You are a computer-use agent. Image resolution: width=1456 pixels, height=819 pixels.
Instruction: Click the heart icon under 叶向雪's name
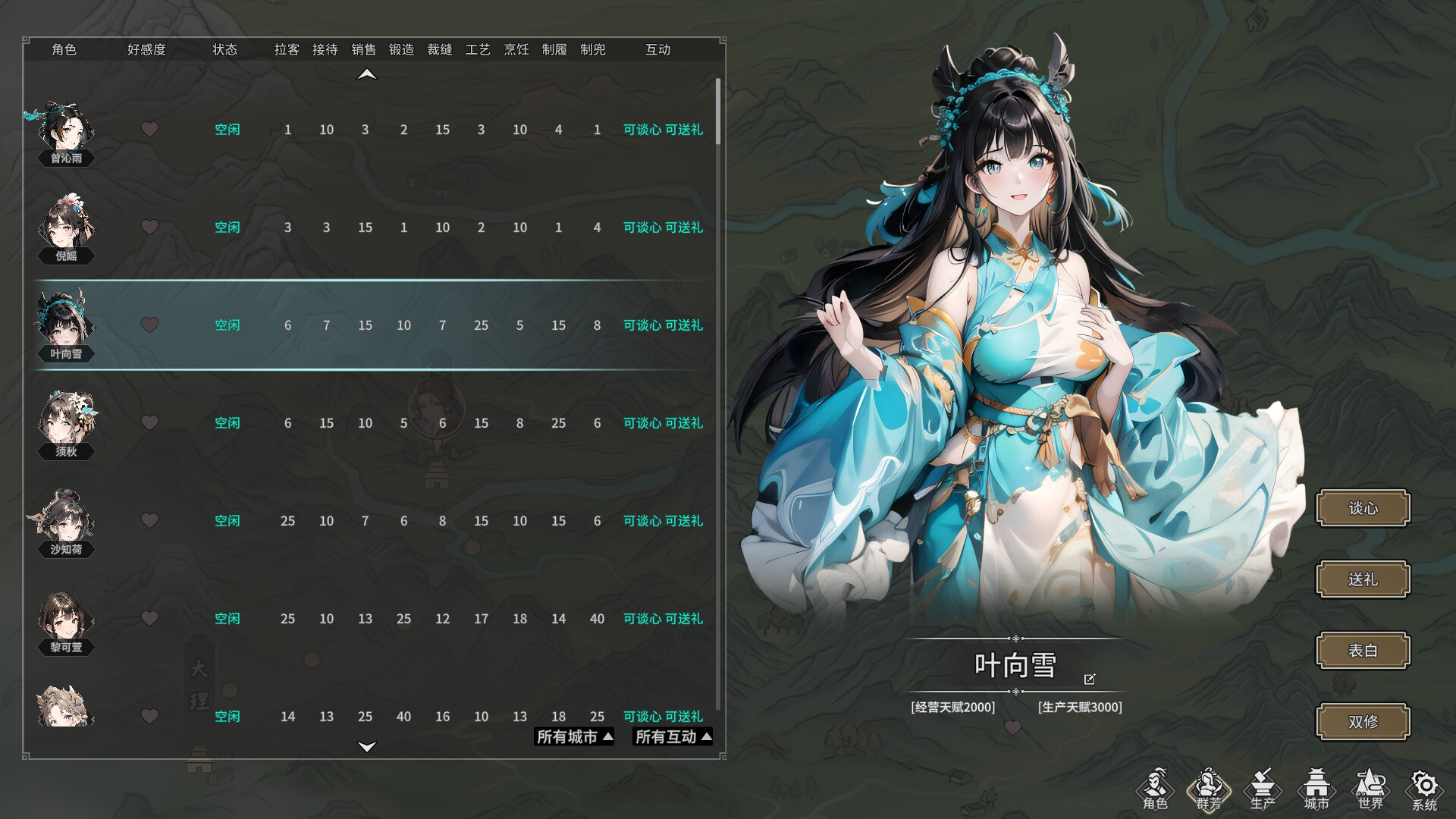[x=1014, y=727]
